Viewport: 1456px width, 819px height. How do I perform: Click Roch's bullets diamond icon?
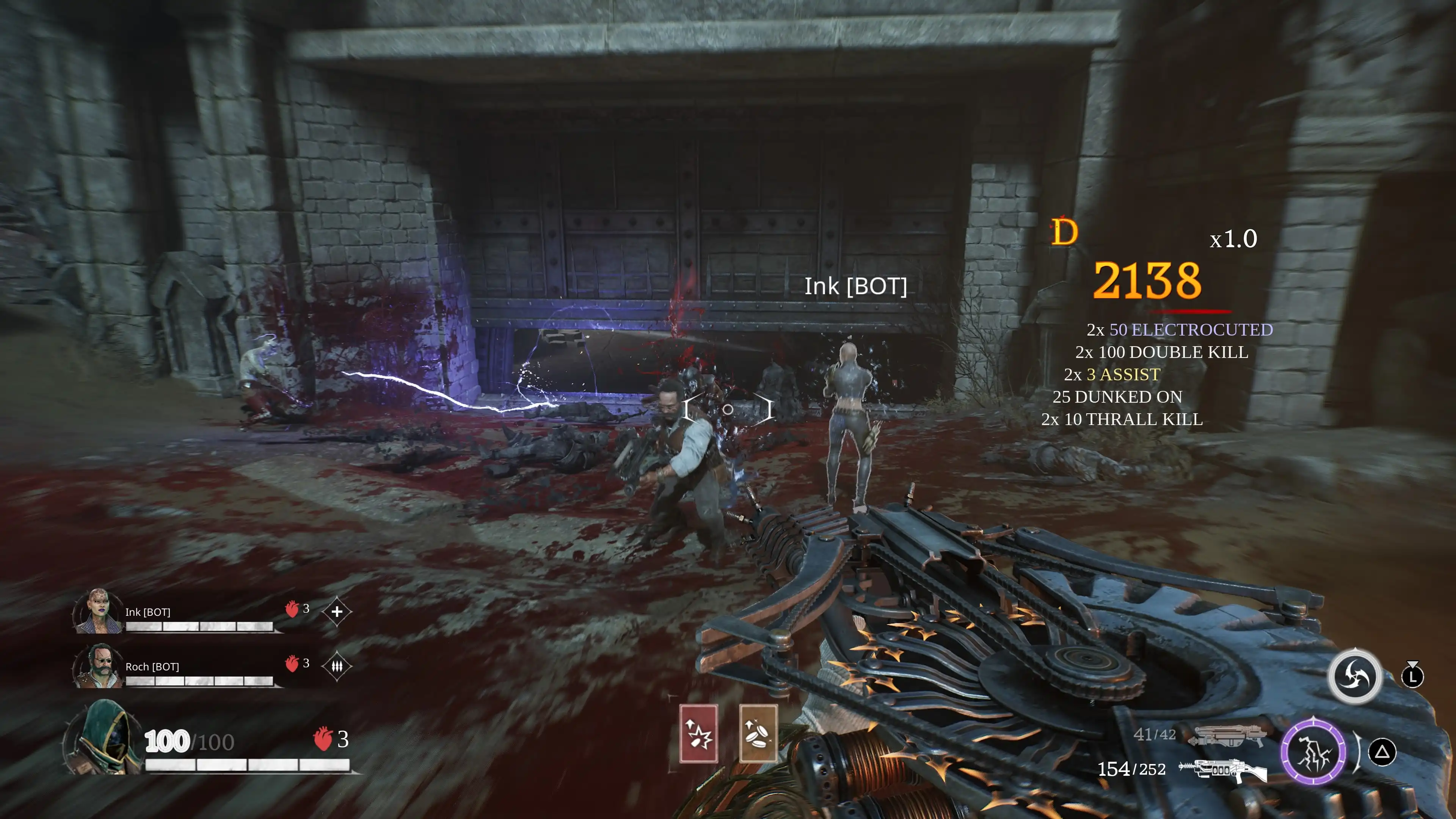point(337,667)
